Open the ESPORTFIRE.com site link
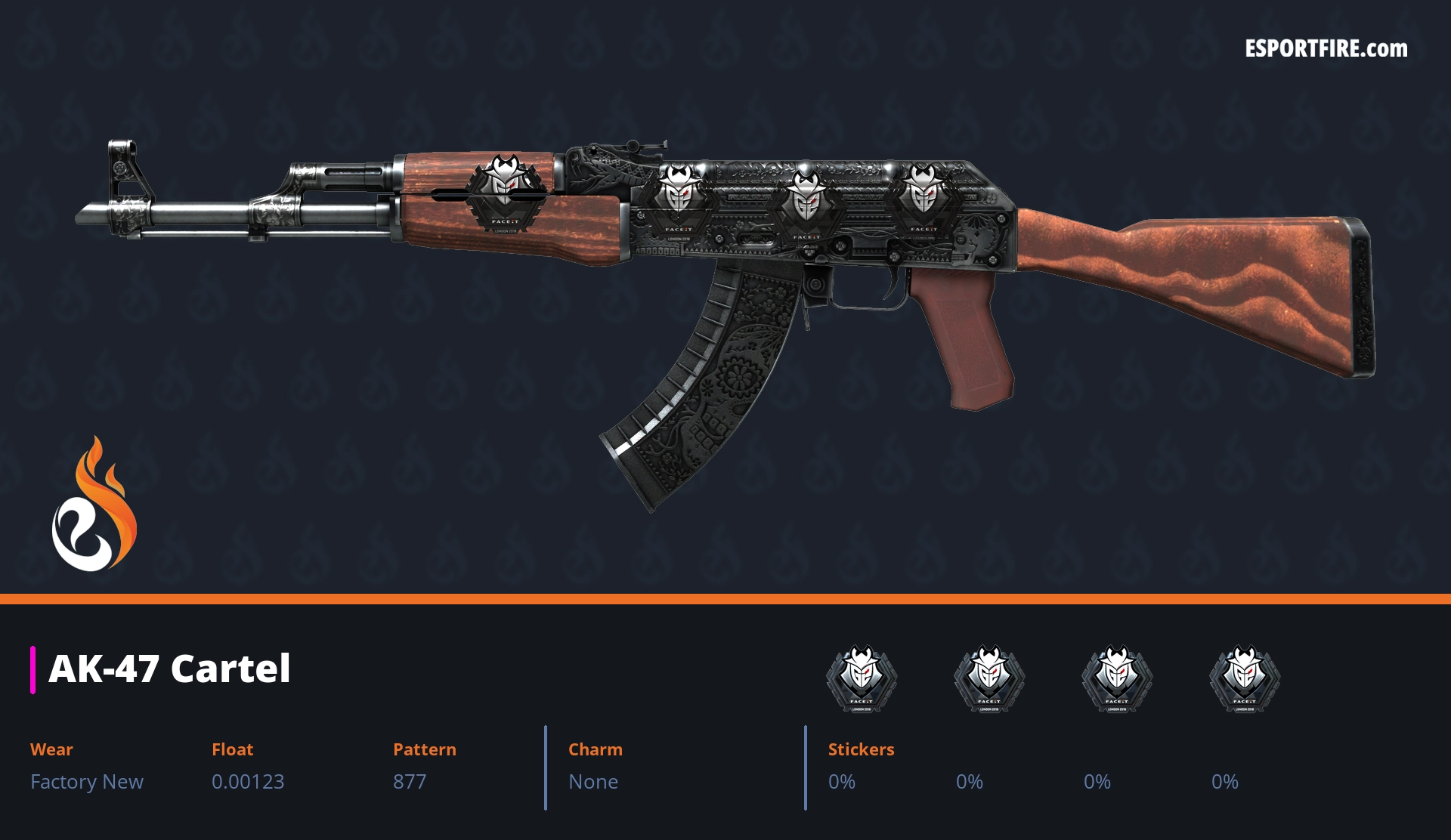1451x840 pixels. coord(1326,49)
